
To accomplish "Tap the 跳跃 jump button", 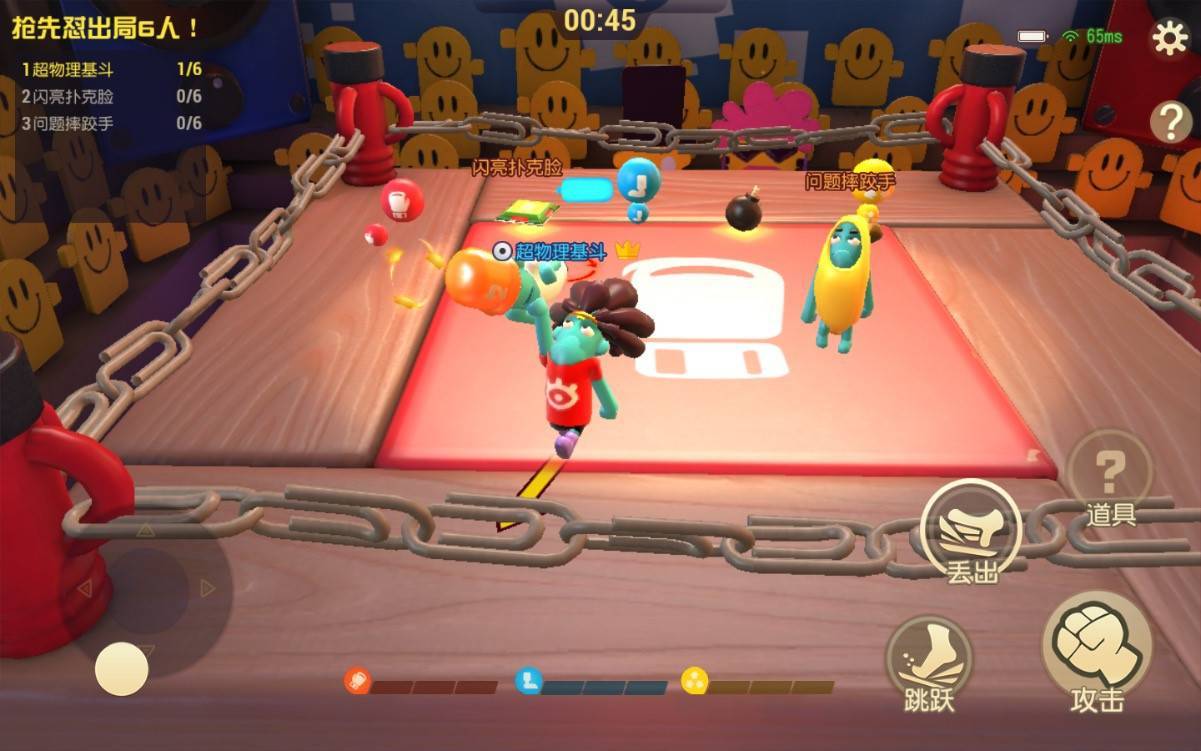I will click(928, 658).
